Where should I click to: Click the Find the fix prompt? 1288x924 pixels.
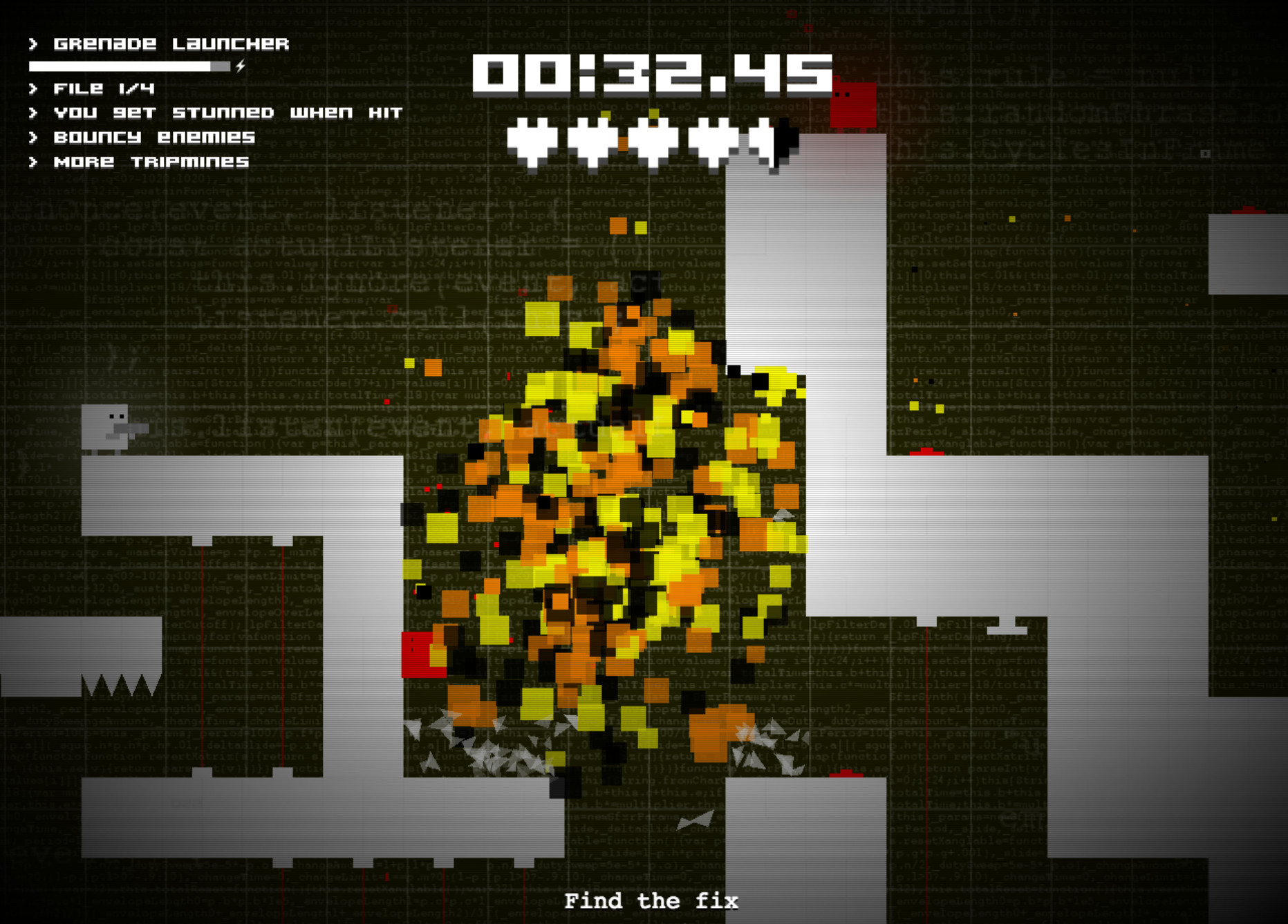651,901
